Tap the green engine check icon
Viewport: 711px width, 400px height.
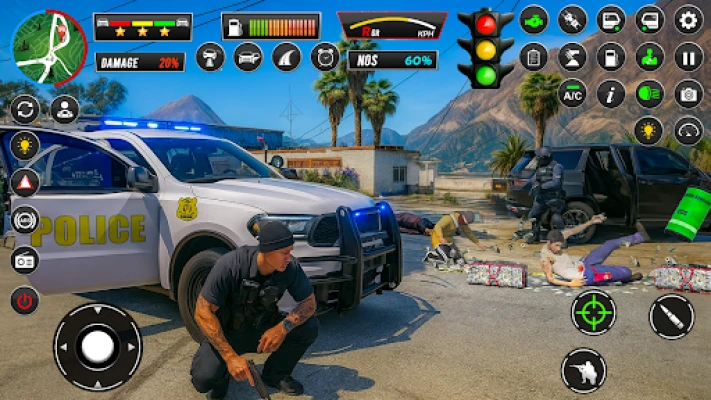pos(534,19)
